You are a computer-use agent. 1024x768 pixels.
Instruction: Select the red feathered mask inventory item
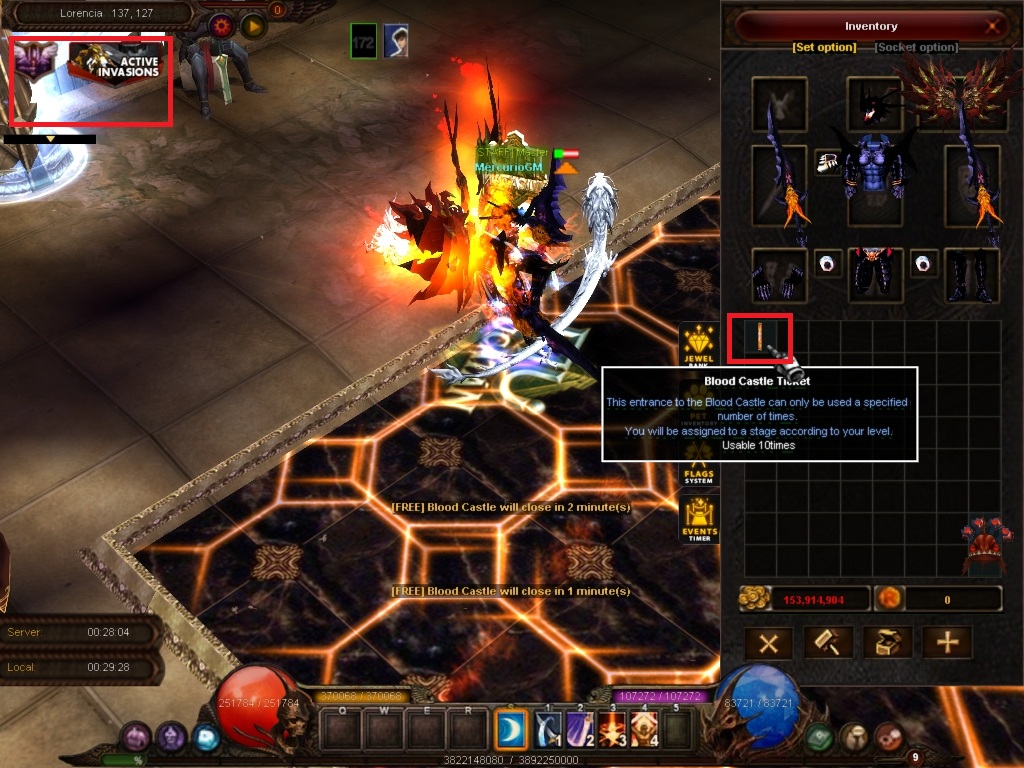[x=982, y=547]
